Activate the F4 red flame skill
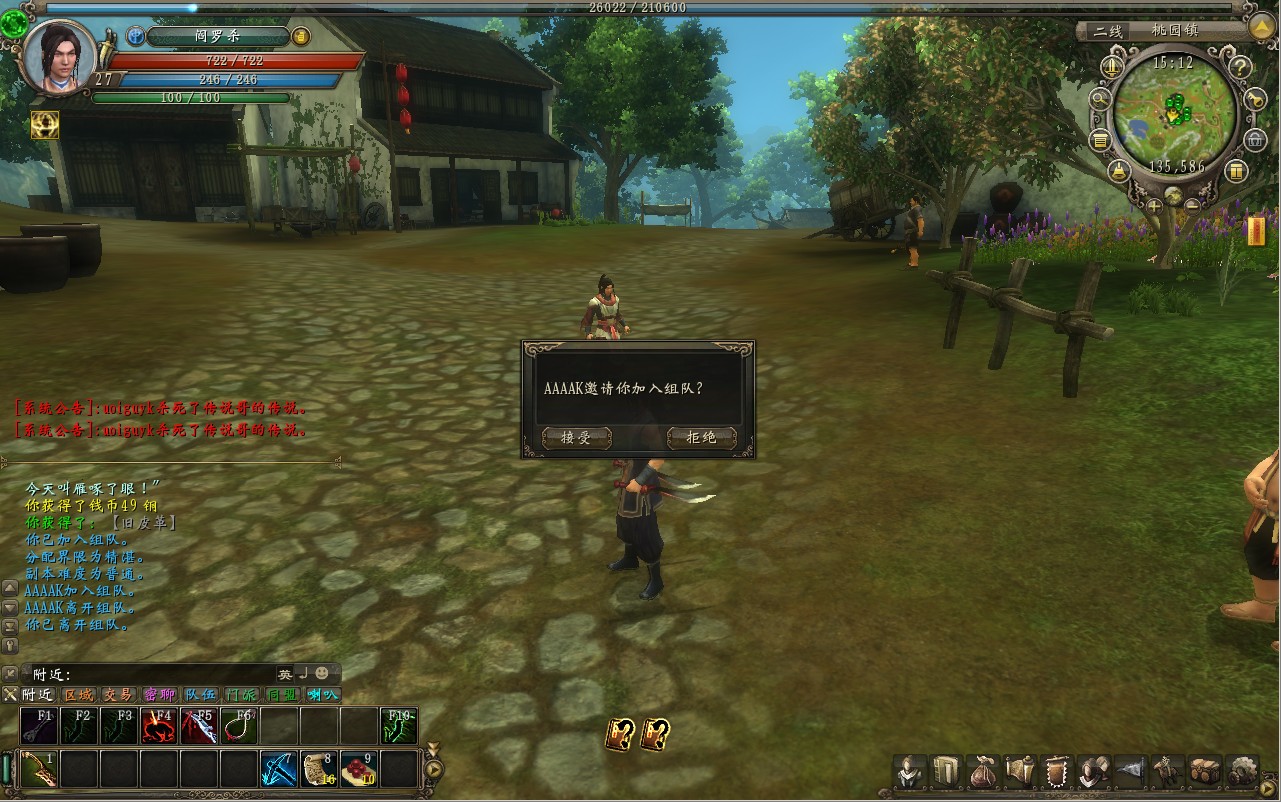Viewport: 1281px width, 802px height. click(159, 726)
